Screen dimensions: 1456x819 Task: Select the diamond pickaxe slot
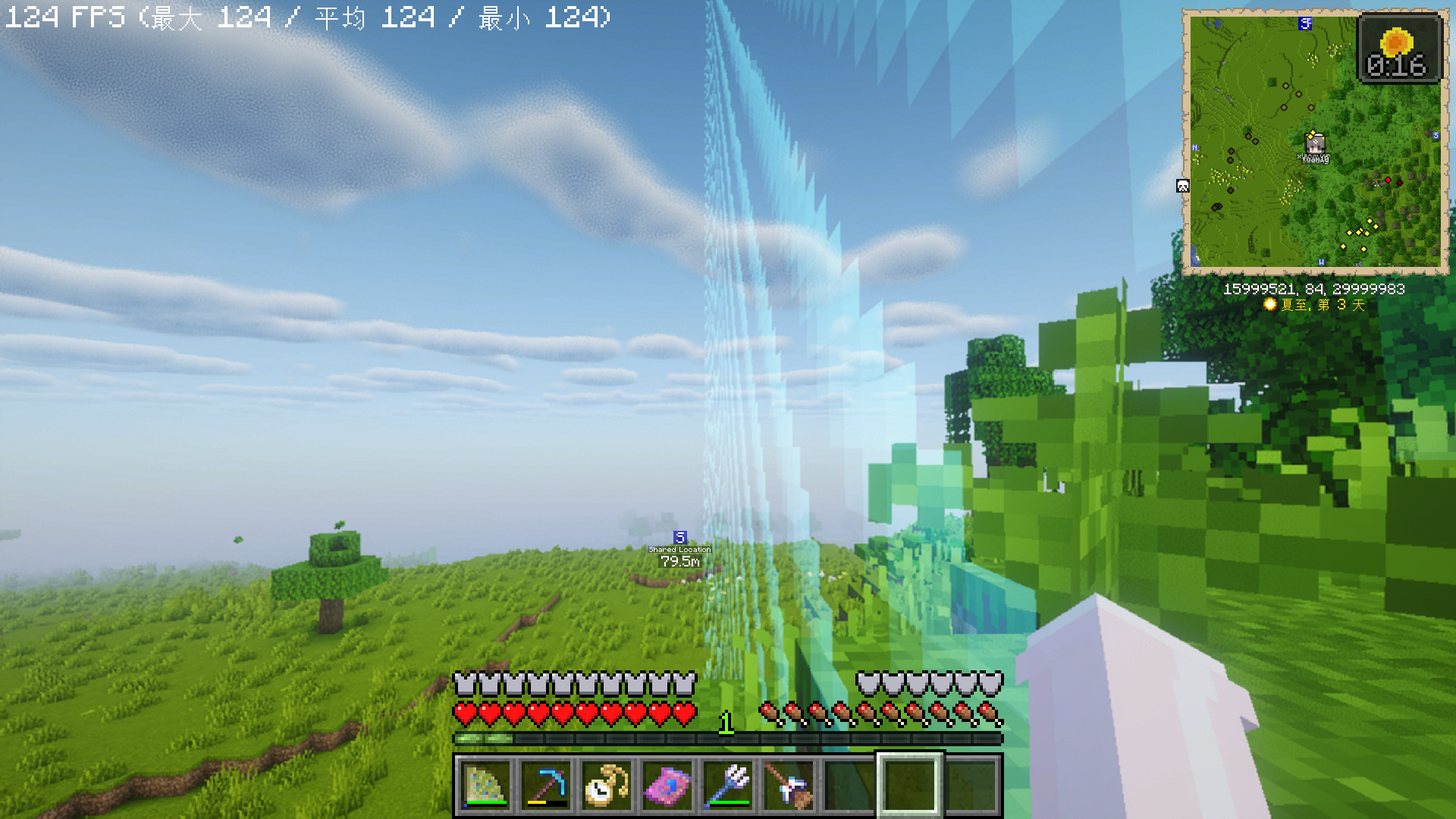point(546,786)
